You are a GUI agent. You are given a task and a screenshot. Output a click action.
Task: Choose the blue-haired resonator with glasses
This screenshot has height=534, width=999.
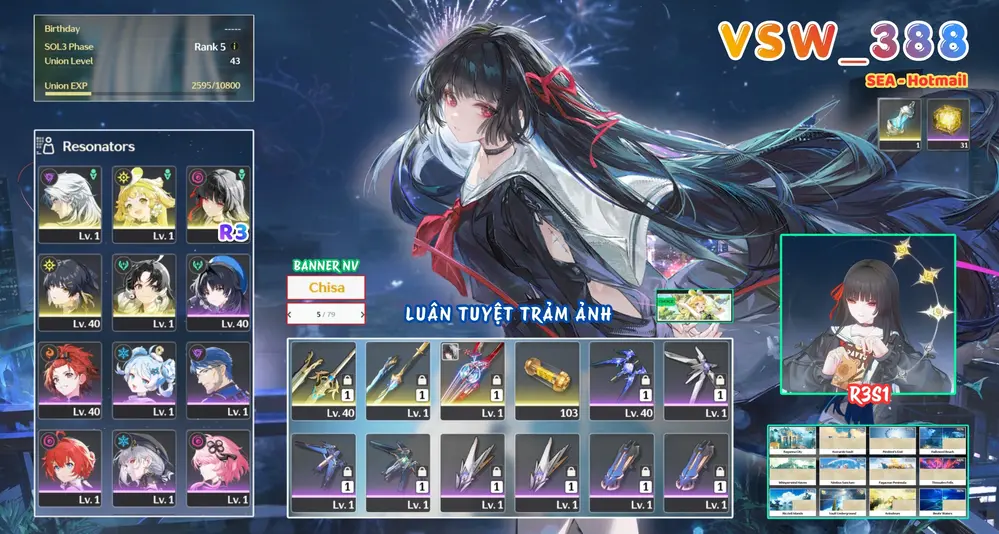(x=217, y=379)
